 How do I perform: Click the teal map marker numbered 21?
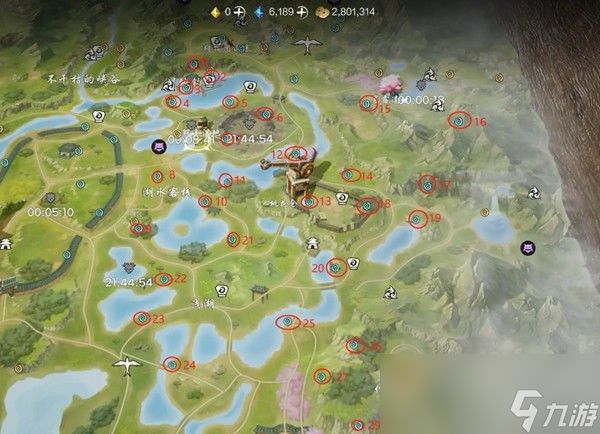(232, 239)
